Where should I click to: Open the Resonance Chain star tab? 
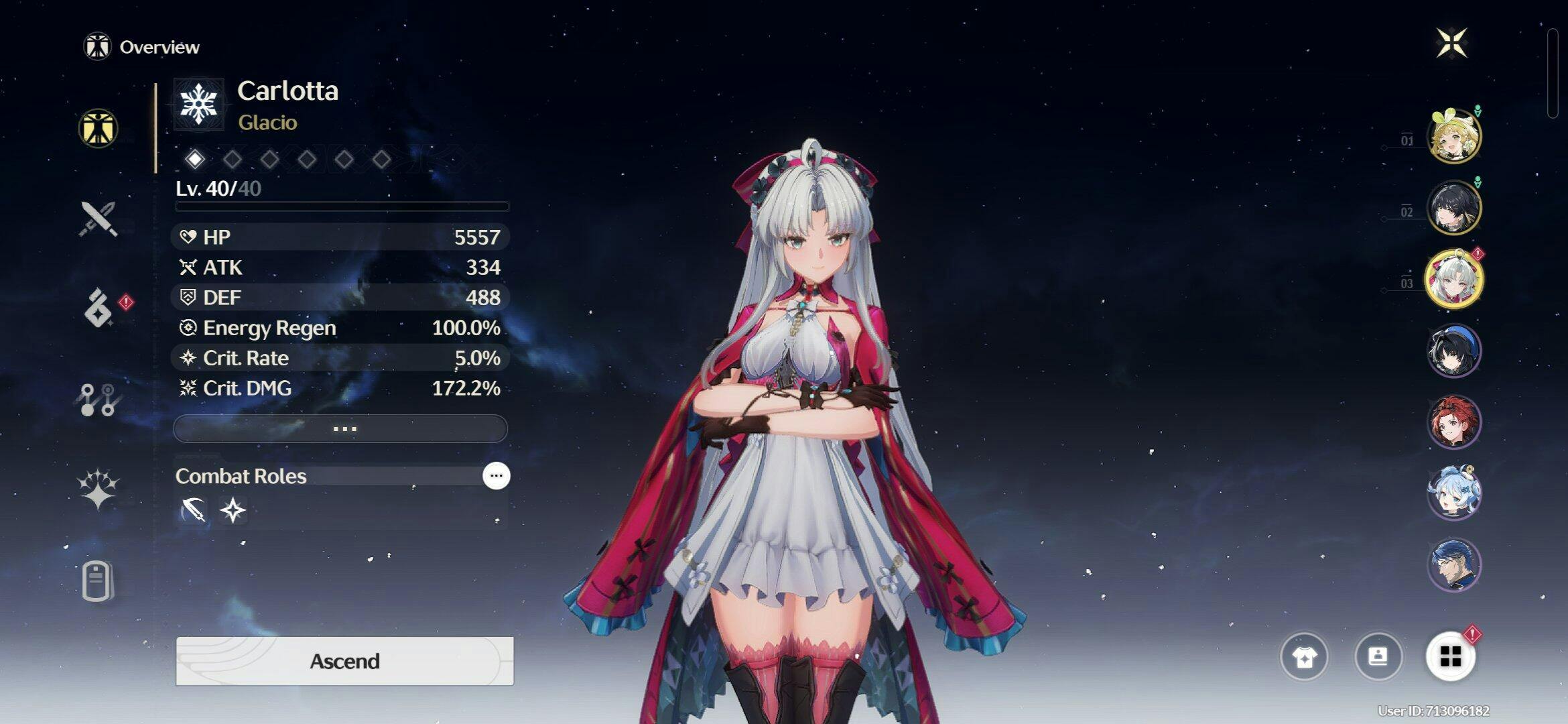coord(98,489)
